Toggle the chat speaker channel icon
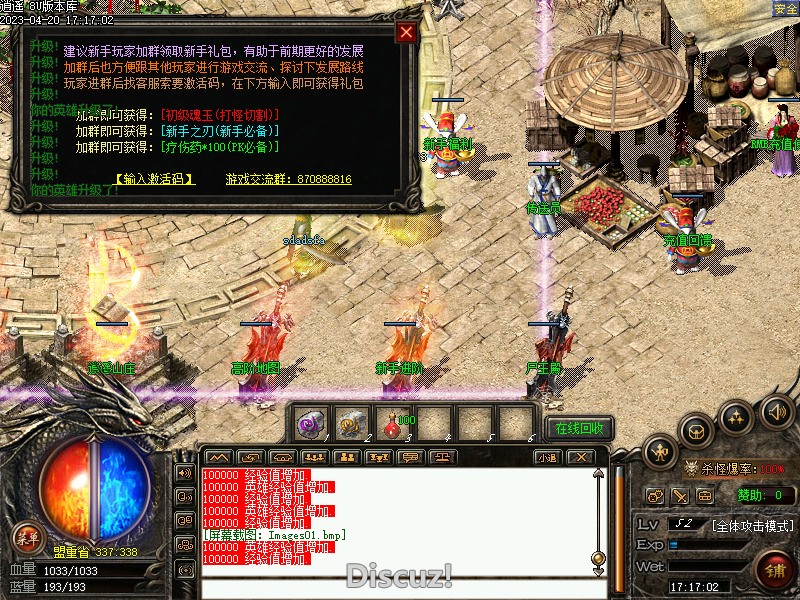 [184, 472]
